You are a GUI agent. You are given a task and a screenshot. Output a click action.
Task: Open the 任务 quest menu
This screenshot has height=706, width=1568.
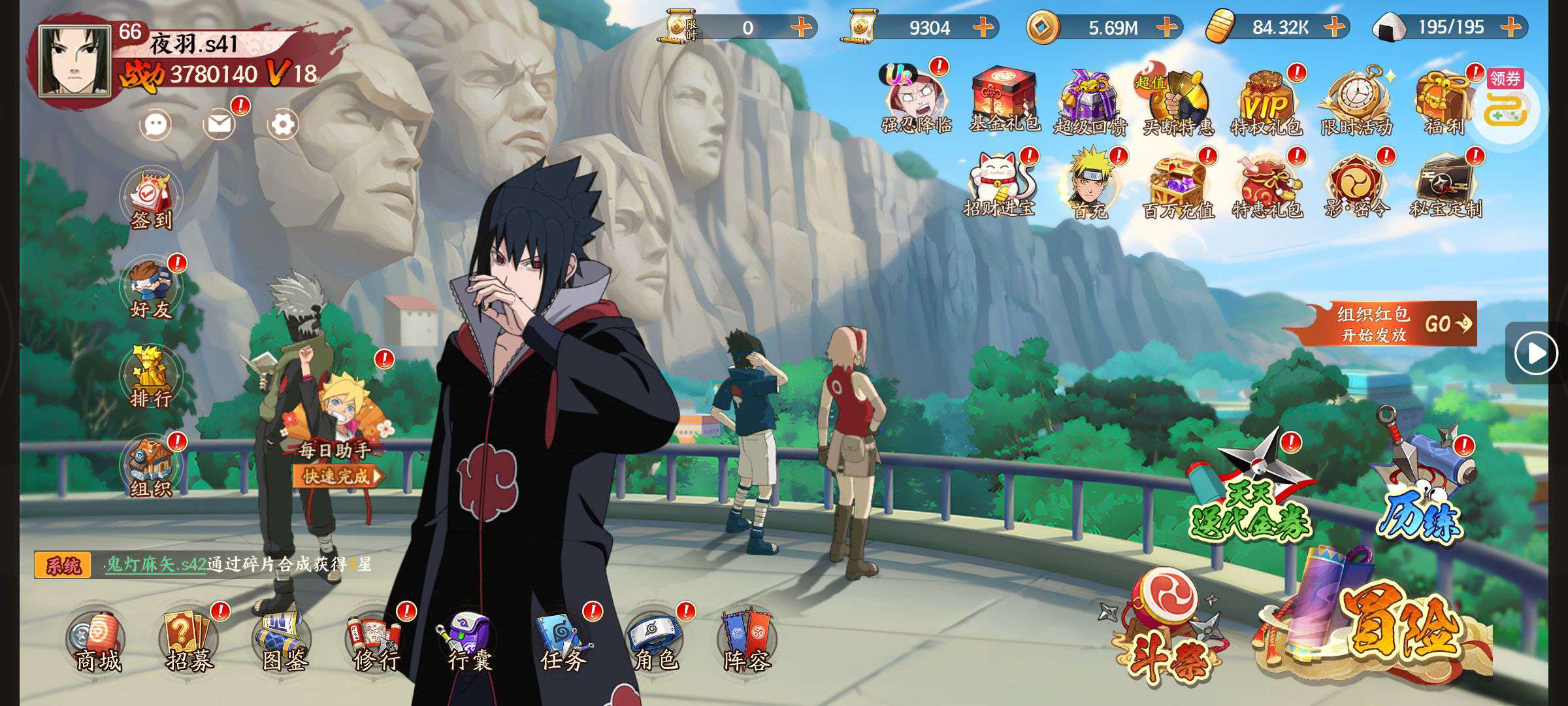tap(562, 642)
